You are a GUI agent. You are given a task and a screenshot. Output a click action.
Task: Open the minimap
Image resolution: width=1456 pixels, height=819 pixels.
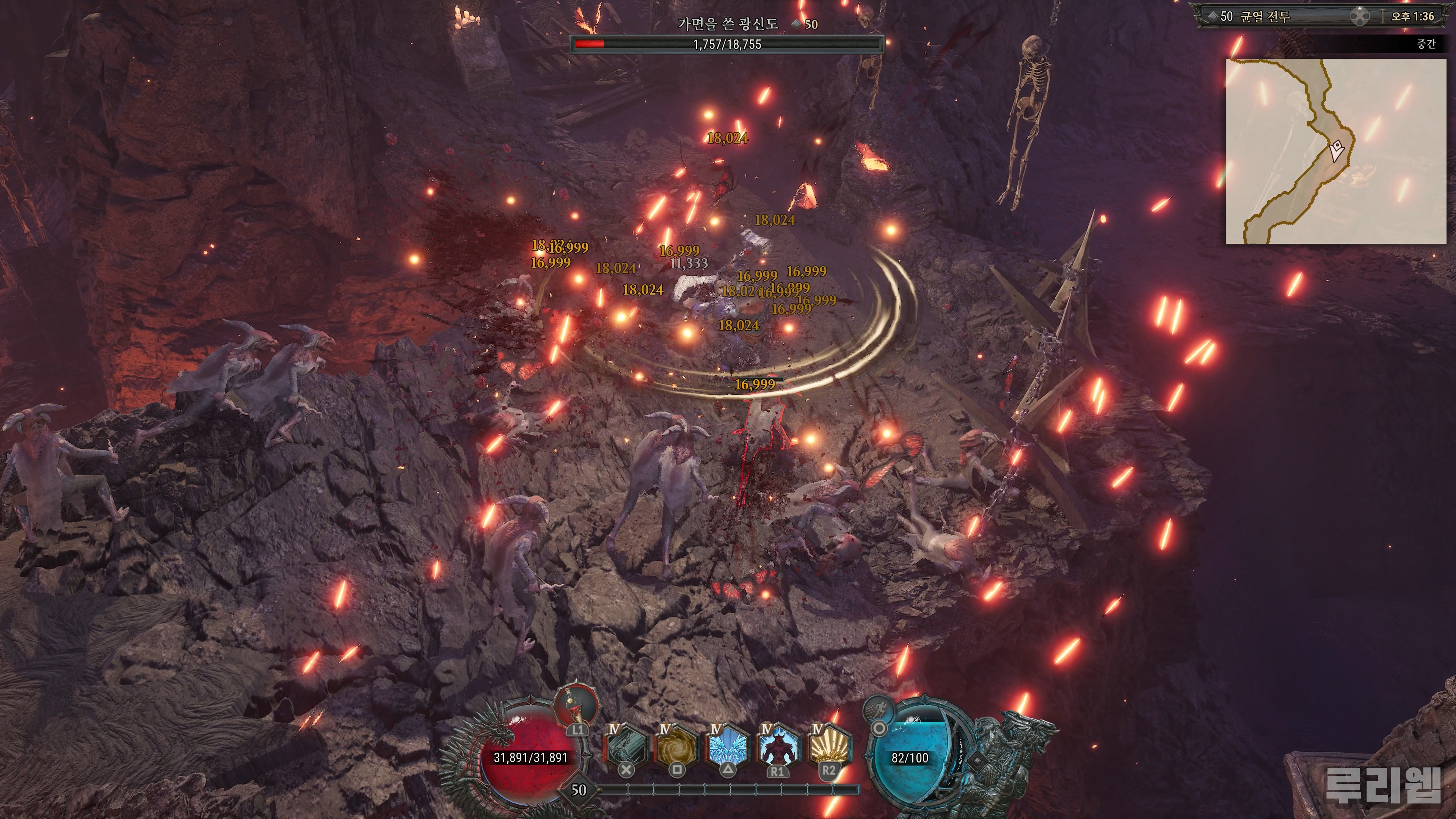coord(1335,151)
